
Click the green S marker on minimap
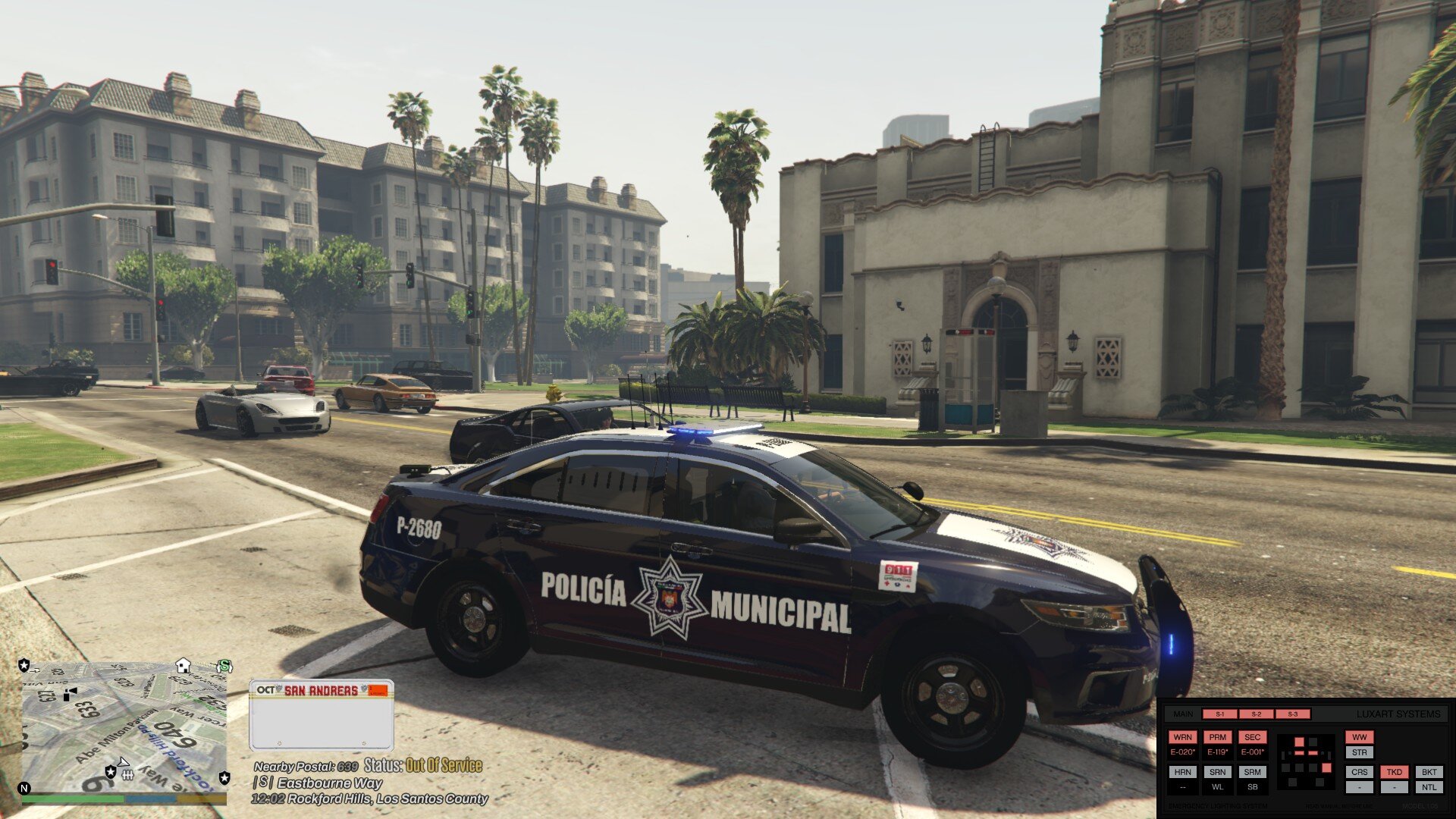tap(224, 667)
